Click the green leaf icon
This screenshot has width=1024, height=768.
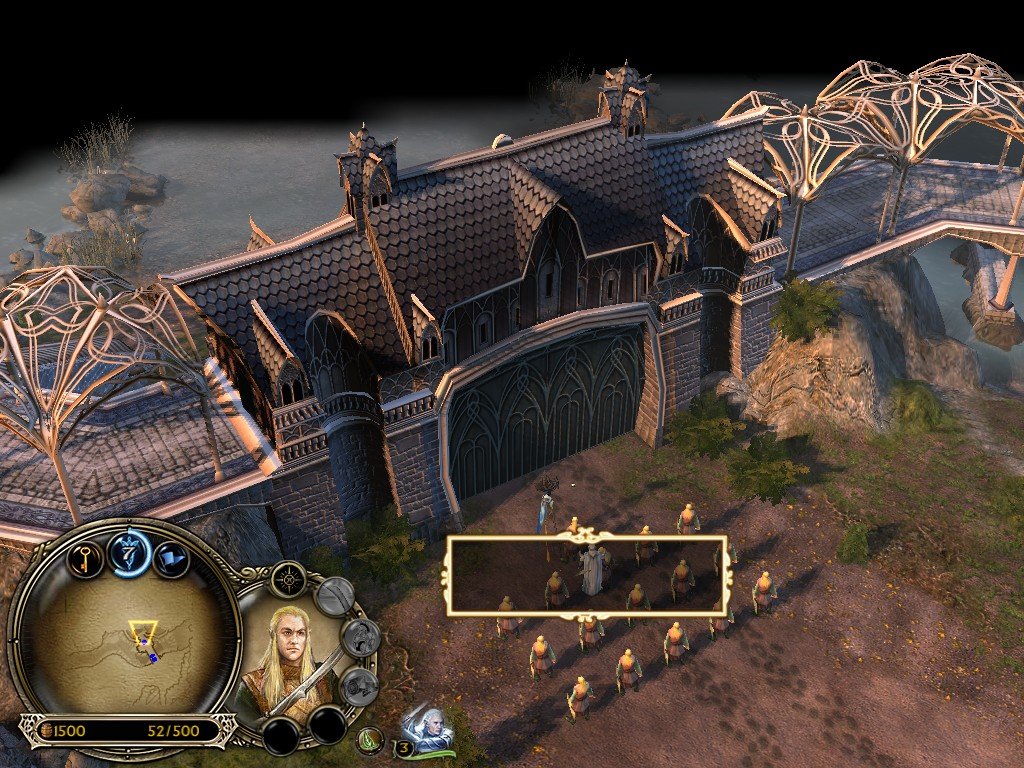372,741
